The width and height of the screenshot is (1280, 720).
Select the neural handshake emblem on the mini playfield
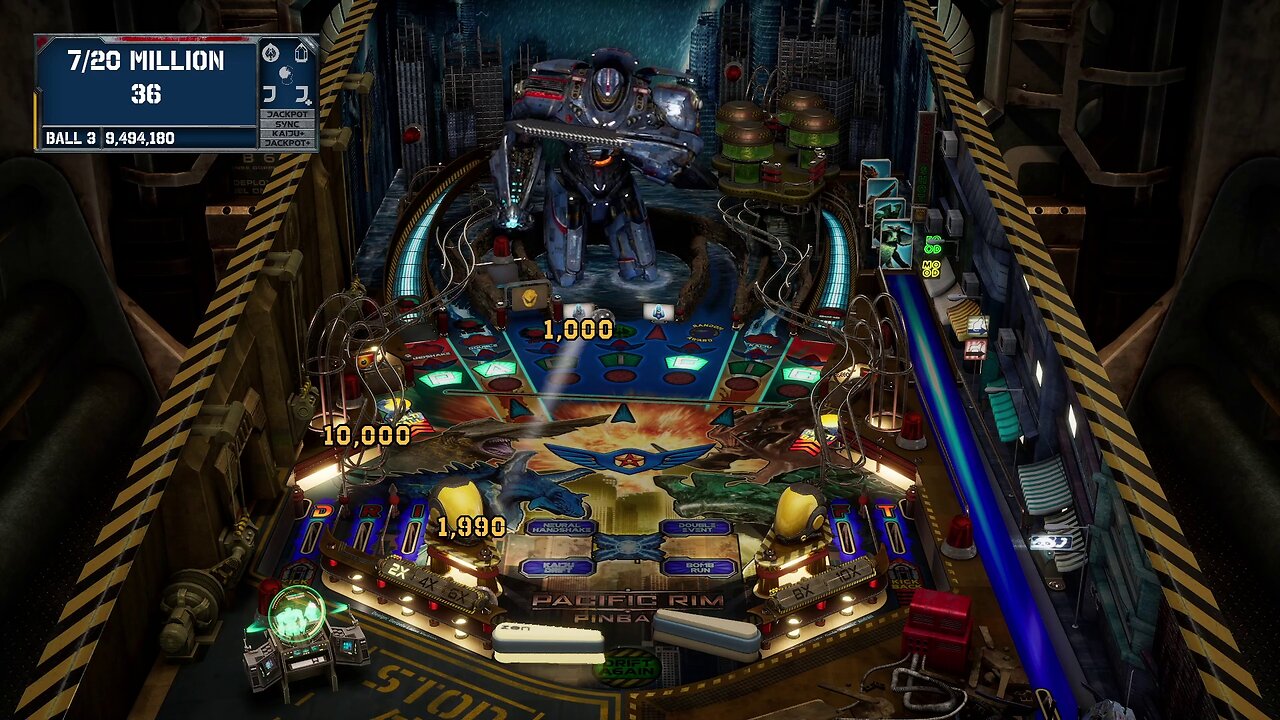click(x=628, y=549)
